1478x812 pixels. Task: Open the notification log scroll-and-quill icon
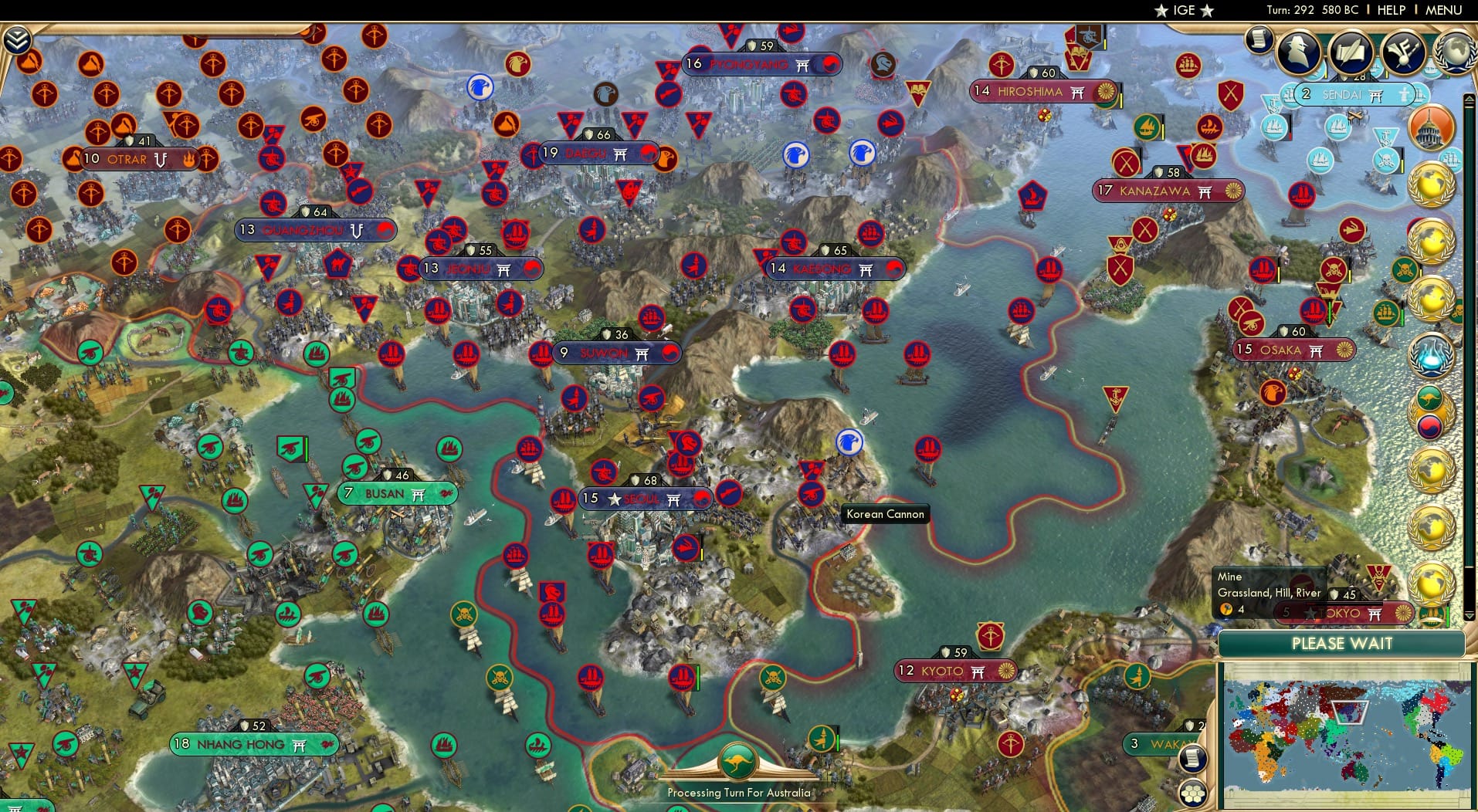[x=1351, y=51]
